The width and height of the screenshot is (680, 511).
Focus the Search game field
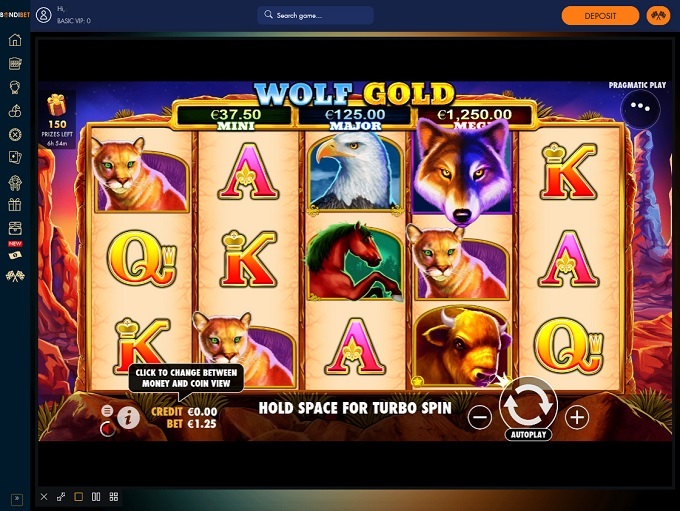315,16
